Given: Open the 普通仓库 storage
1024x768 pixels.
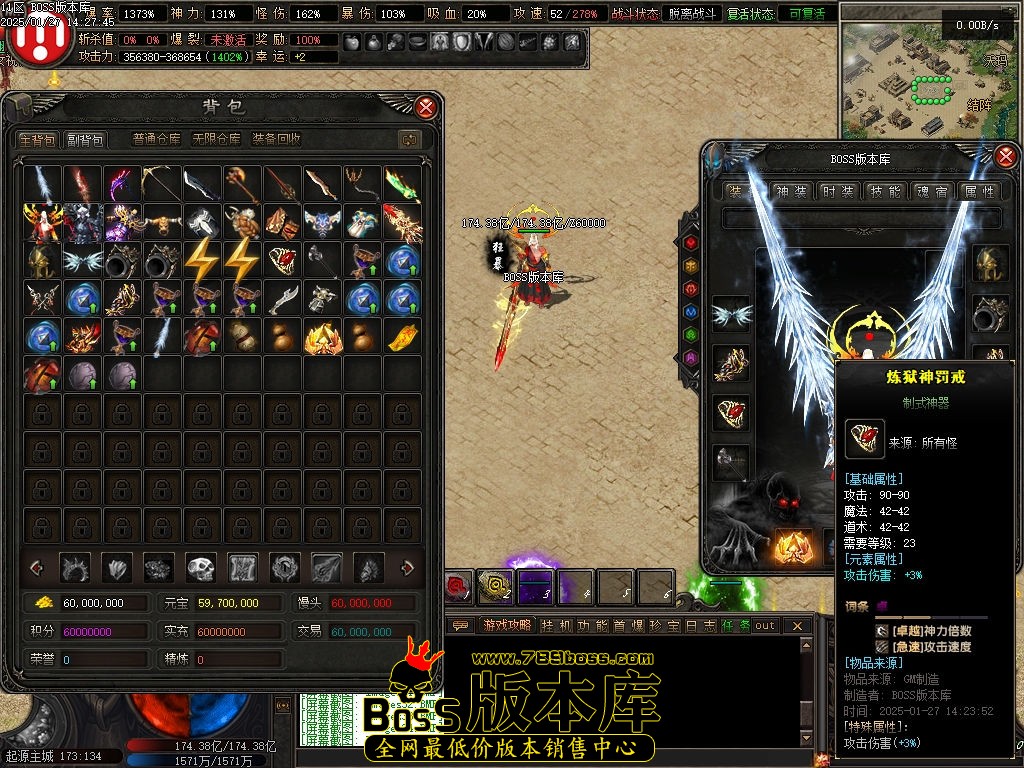Looking at the screenshot, I should 157,140.
